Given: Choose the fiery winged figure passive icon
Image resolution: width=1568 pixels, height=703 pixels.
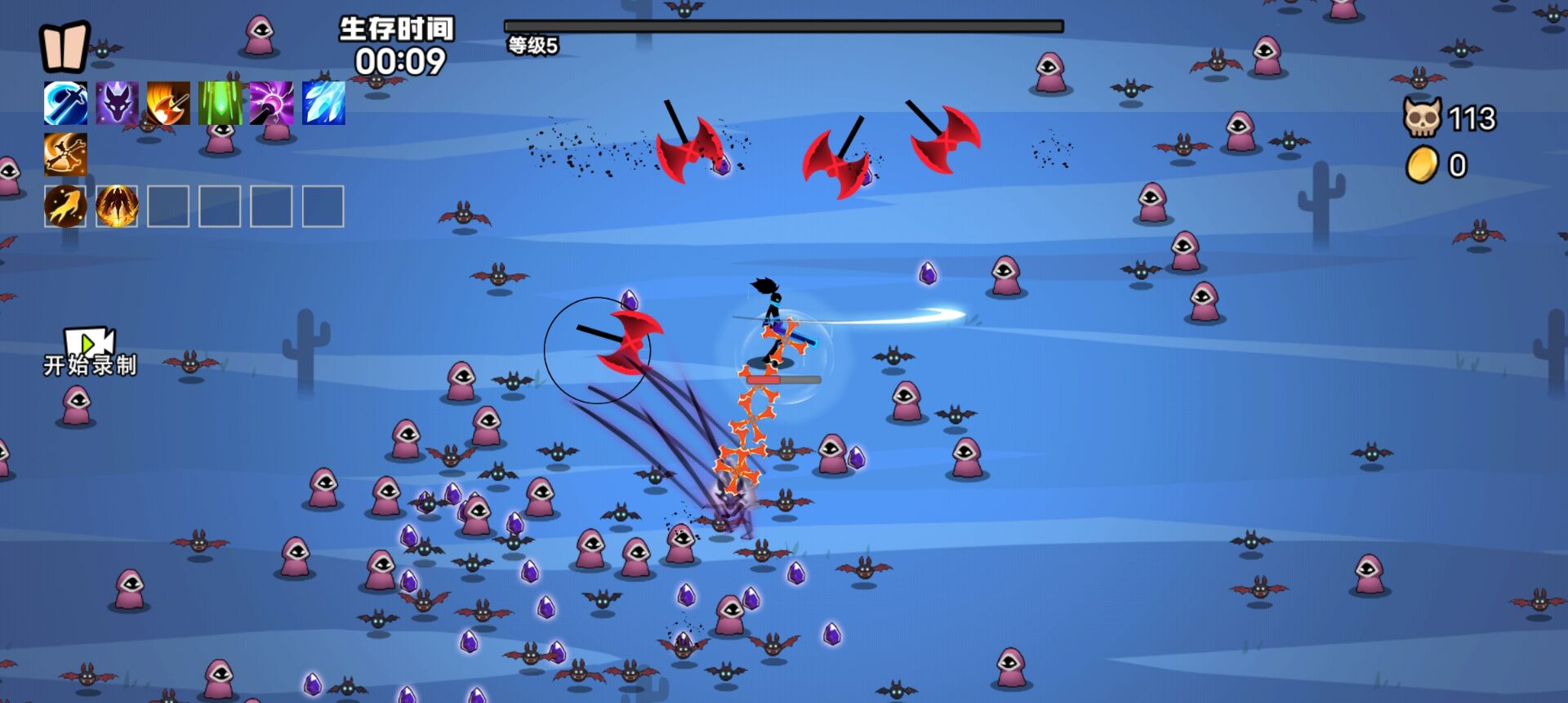Looking at the screenshot, I should pyautogui.click(x=117, y=206).
